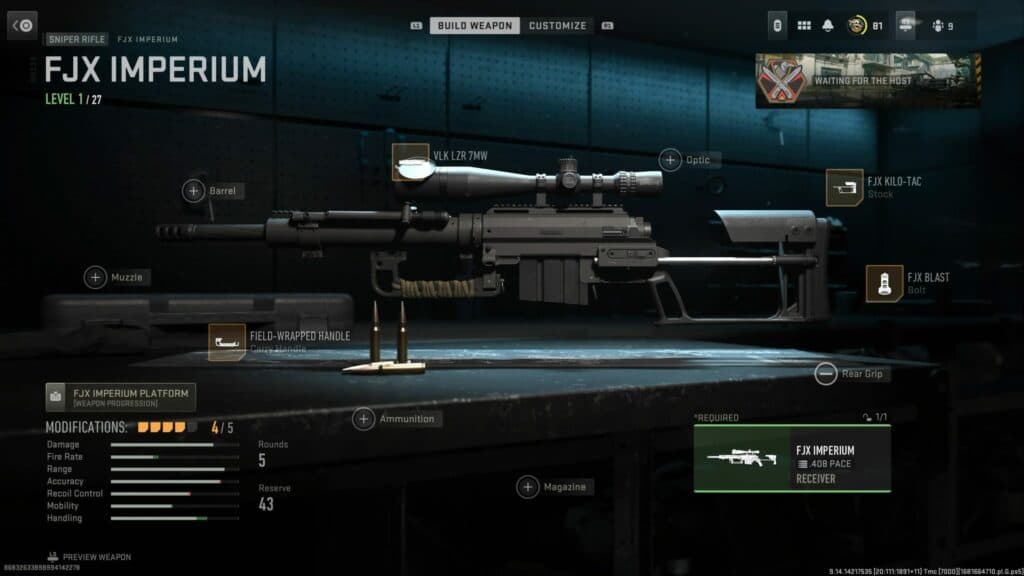The height and width of the screenshot is (576, 1024).
Task: Open the Field-Wrapped Handle carry handle slot
Action: [227, 342]
